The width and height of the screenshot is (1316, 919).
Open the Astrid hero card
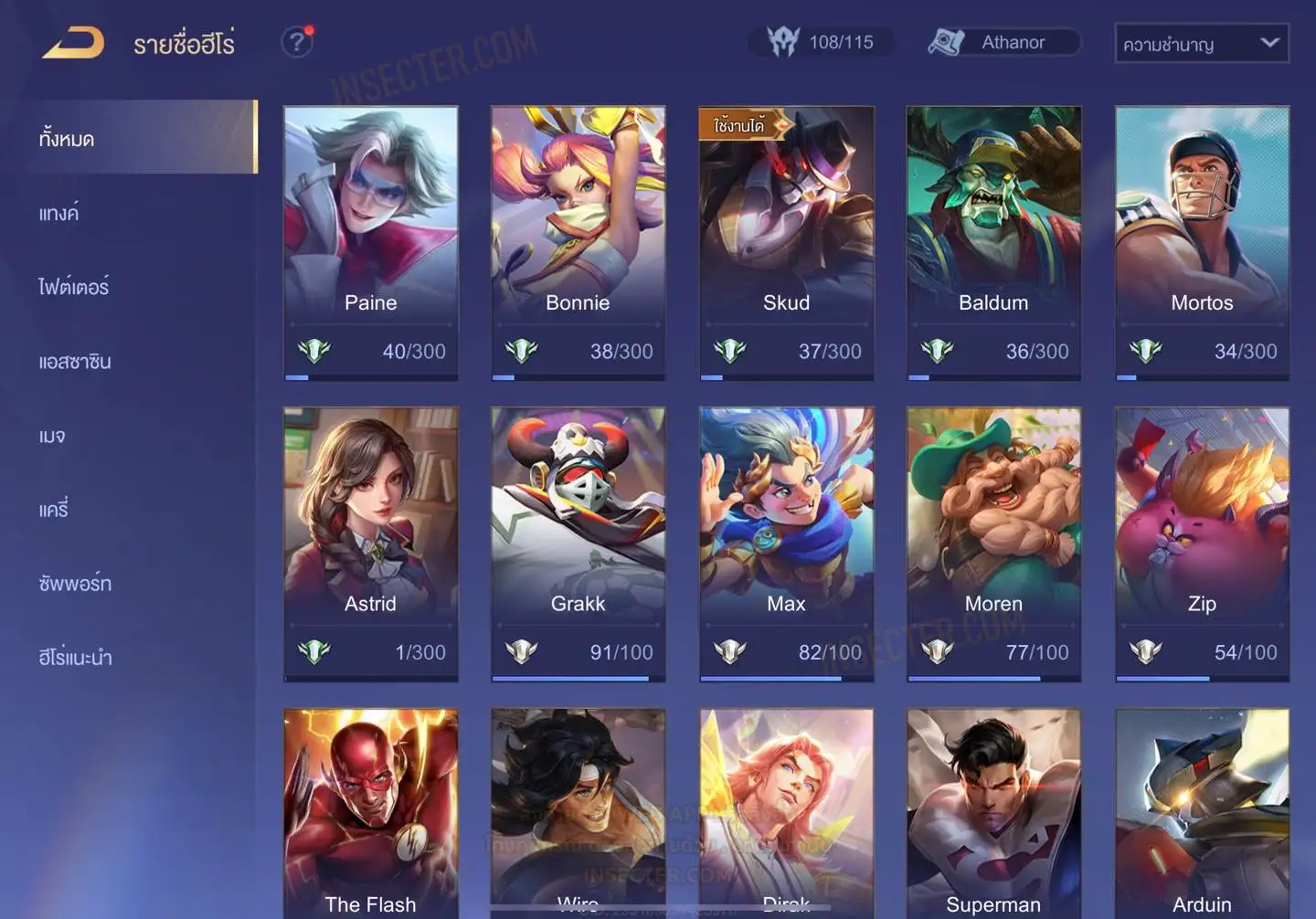tap(370, 544)
